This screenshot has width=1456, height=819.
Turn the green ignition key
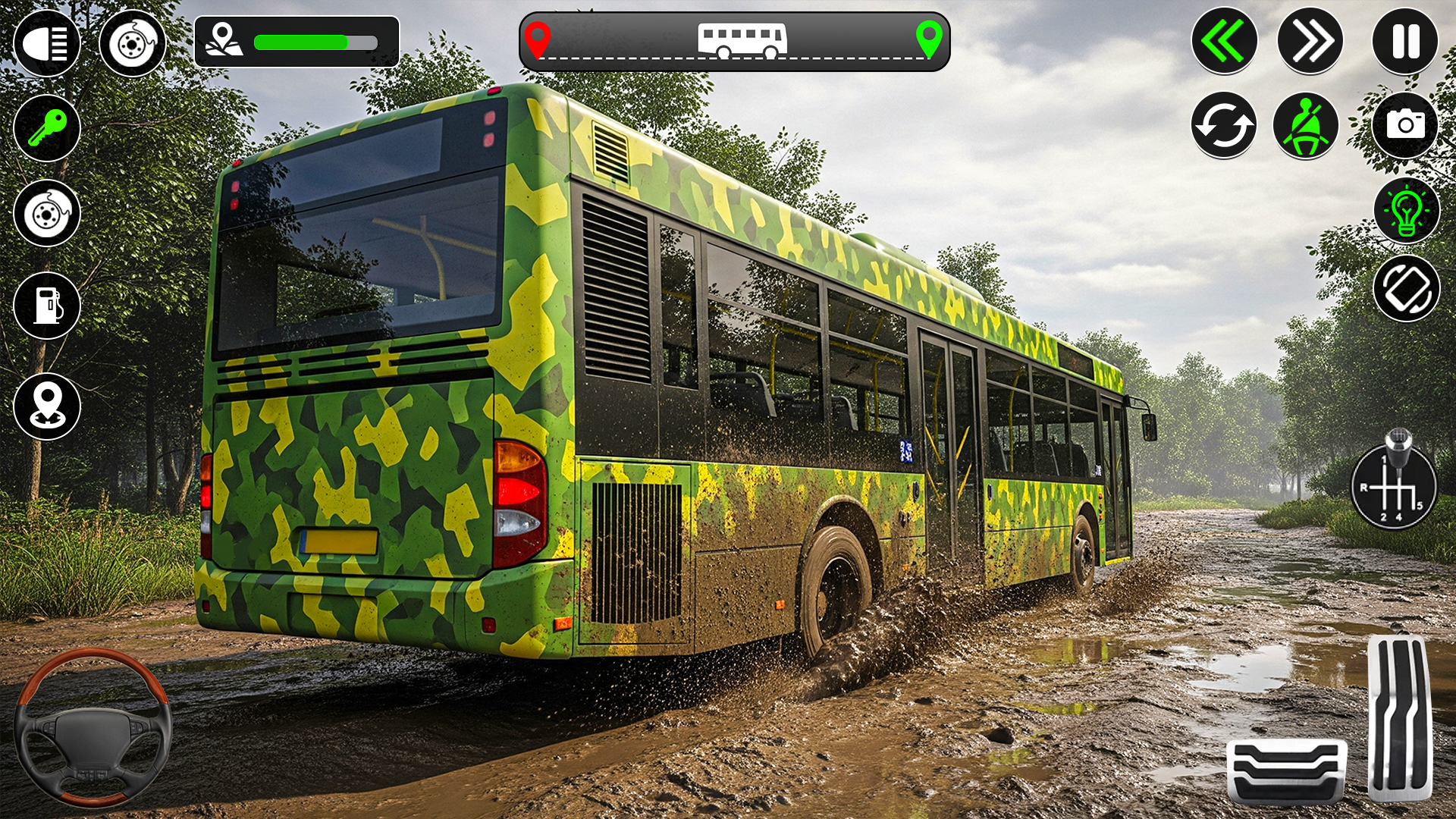[47, 127]
